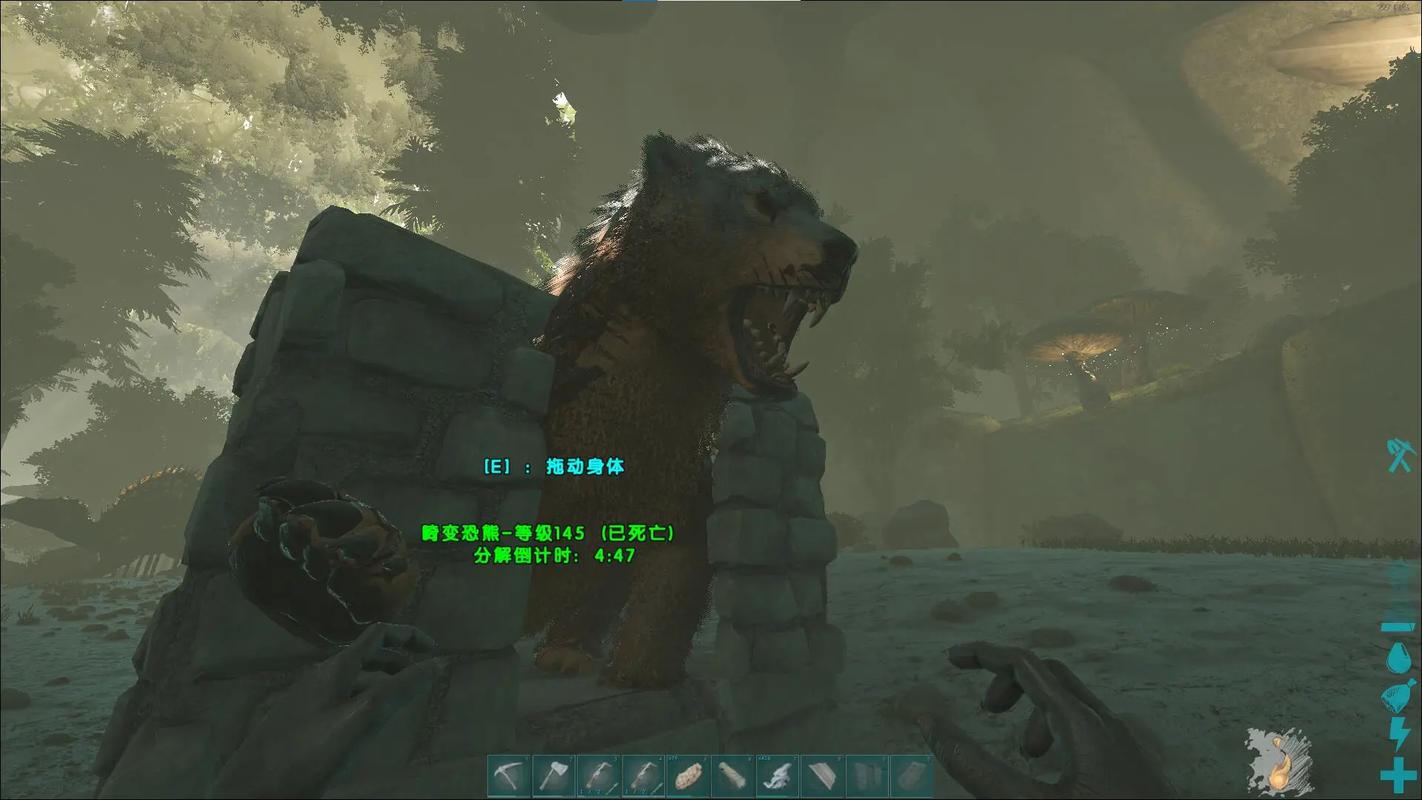
Task: Click the meat food status icon
Action: (1398, 696)
